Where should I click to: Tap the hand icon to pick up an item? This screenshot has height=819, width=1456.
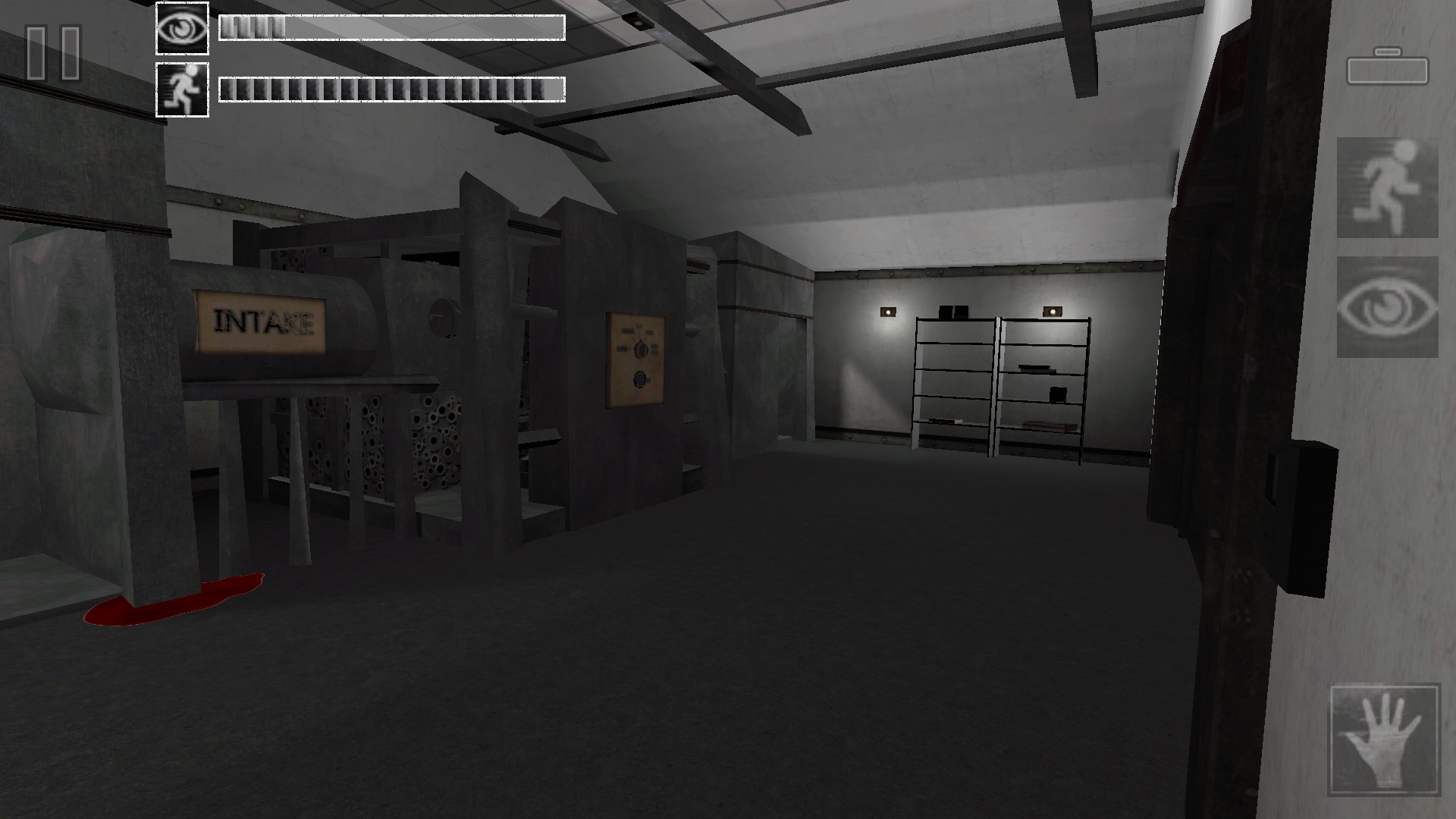(1387, 739)
